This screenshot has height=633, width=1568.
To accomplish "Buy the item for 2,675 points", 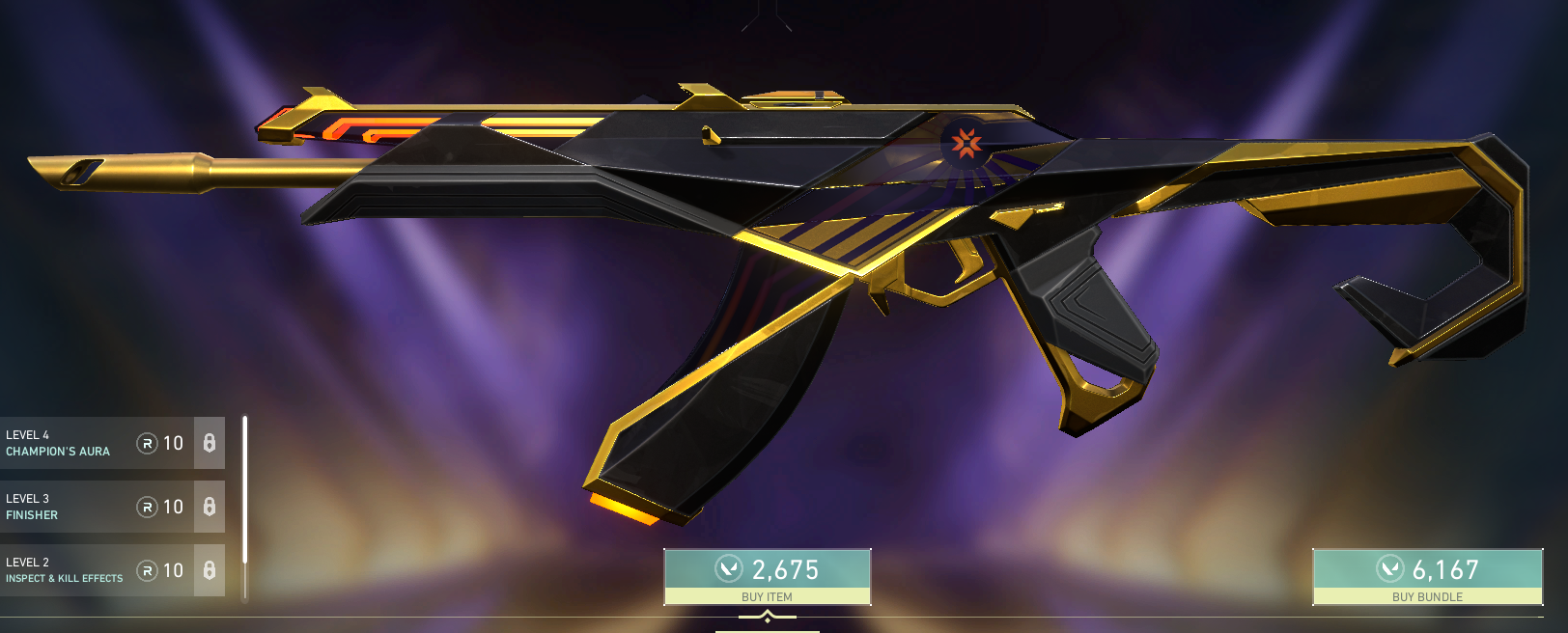I will pos(768,576).
